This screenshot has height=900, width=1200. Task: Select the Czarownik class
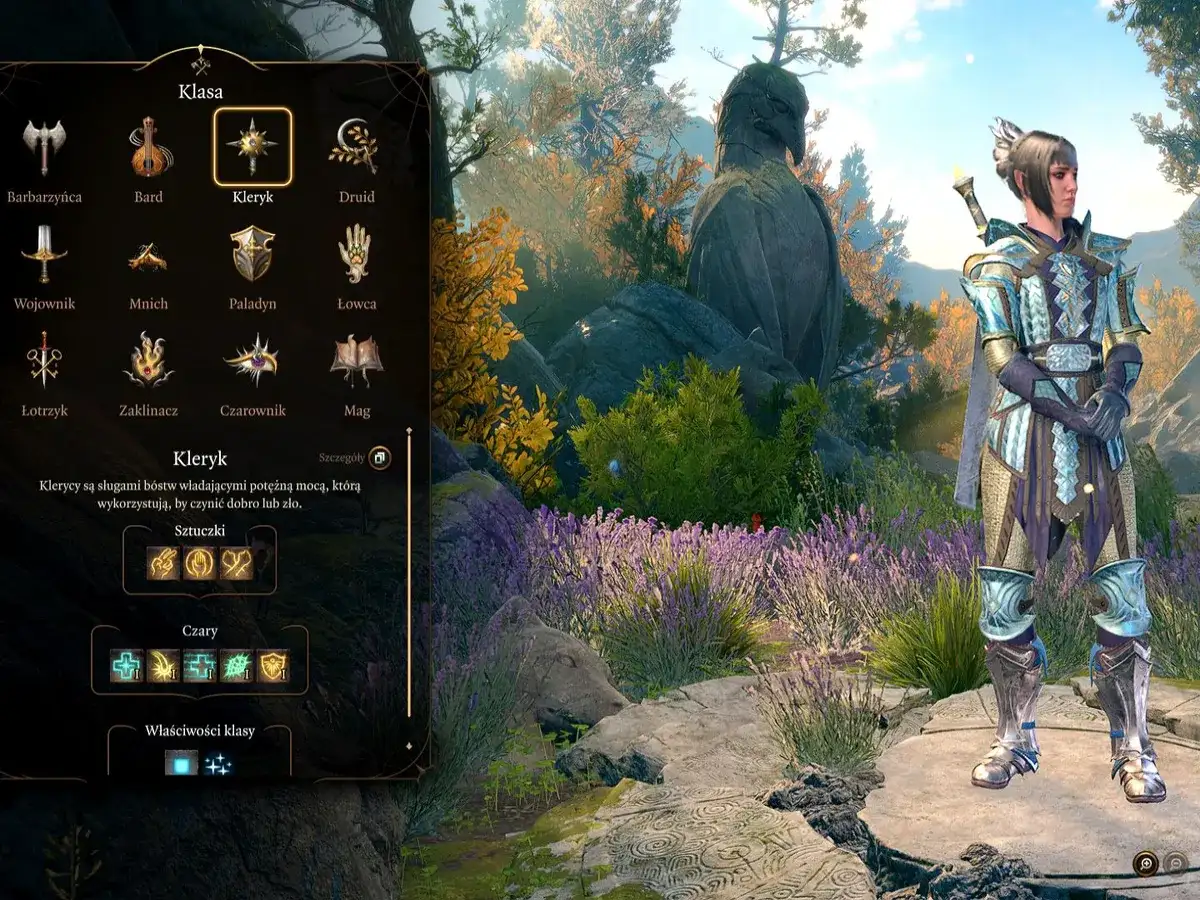(252, 360)
